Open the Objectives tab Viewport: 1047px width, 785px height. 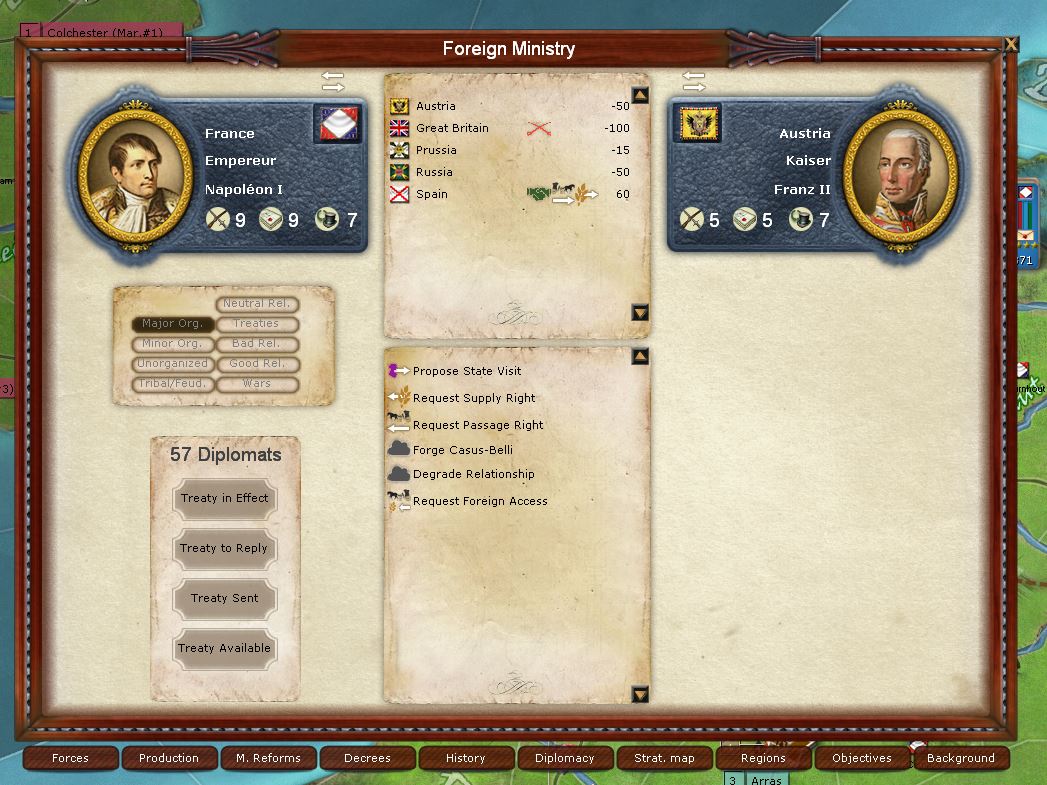(861, 758)
